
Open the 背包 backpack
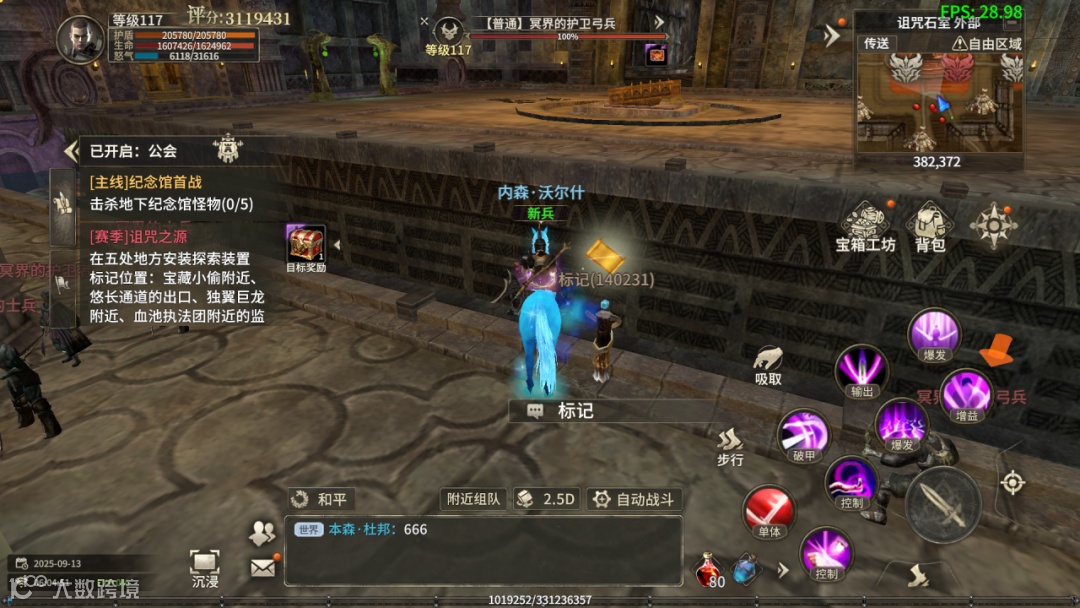(x=930, y=226)
